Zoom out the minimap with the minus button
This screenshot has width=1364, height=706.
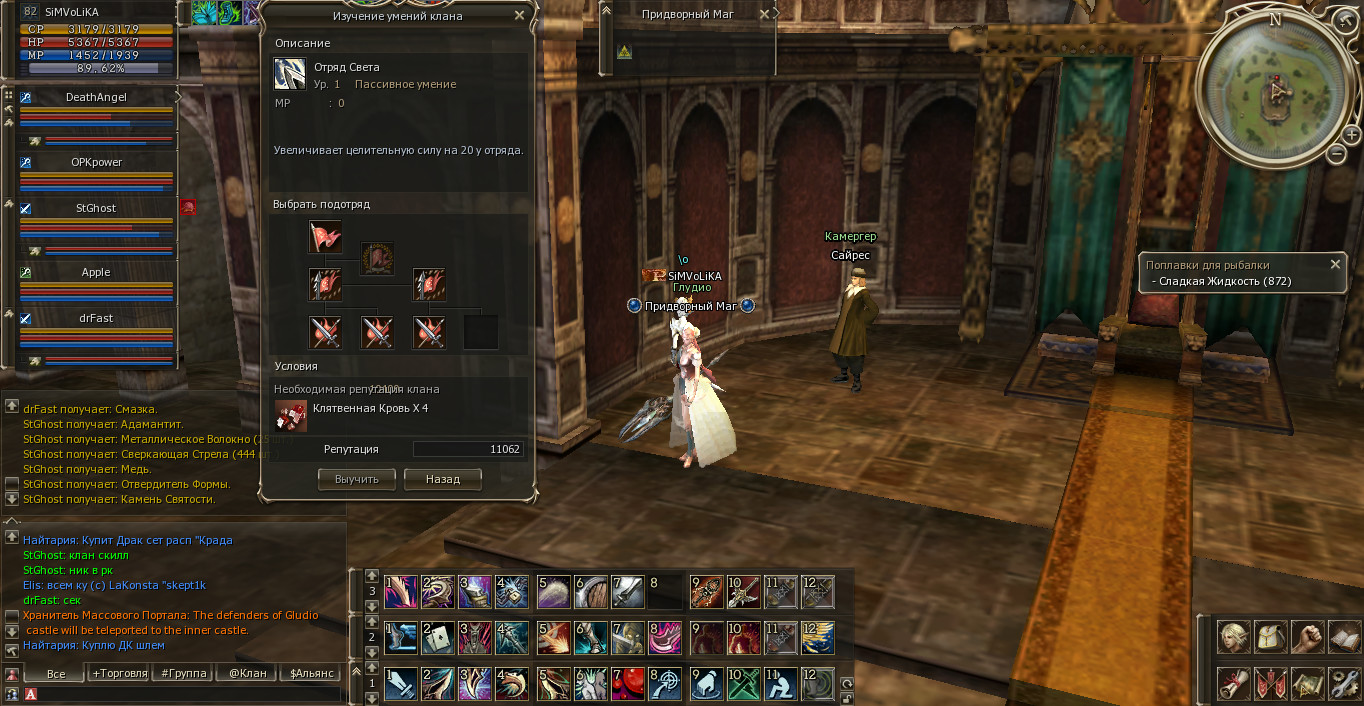1337,154
